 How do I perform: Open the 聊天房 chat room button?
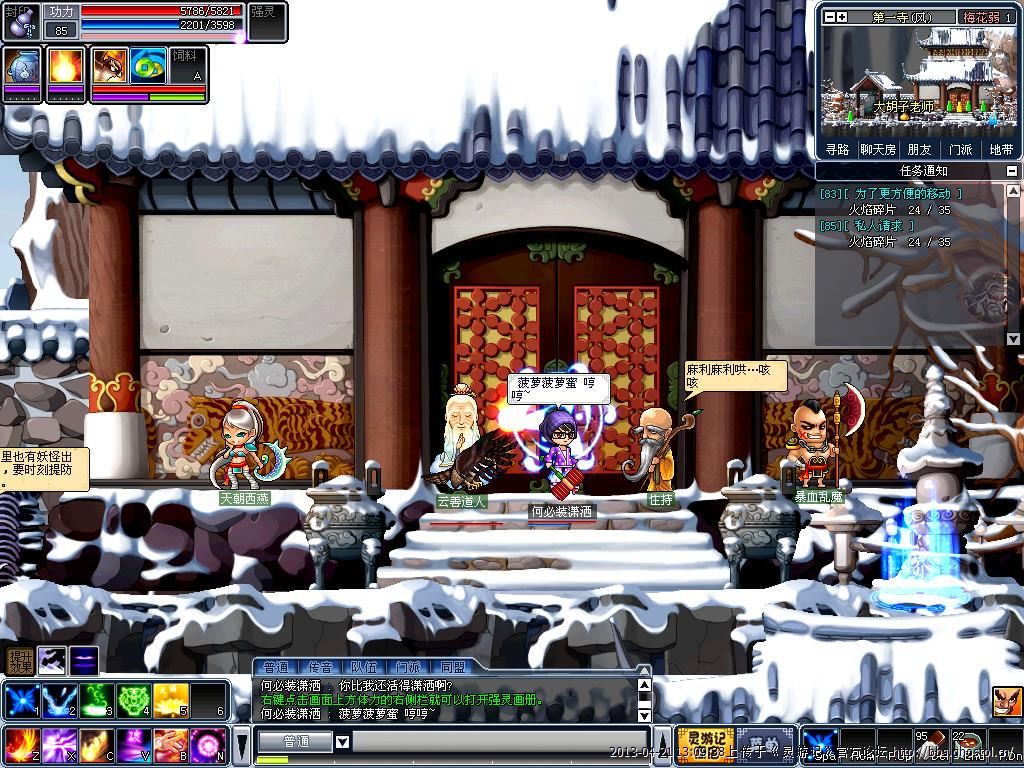point(878,149)
